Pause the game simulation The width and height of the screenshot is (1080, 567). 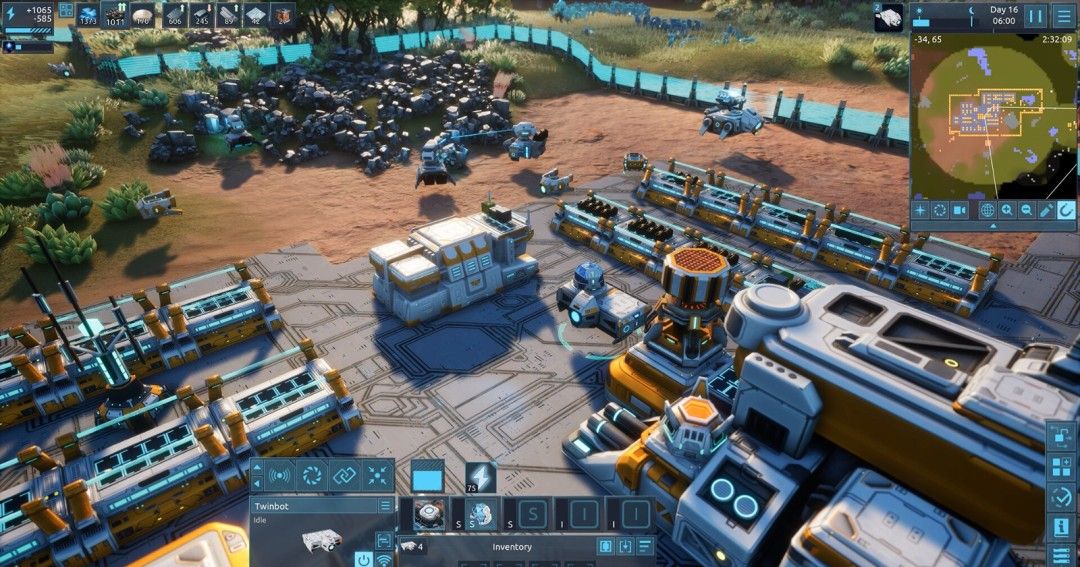pyautogui.click(x=1036, y=16)
